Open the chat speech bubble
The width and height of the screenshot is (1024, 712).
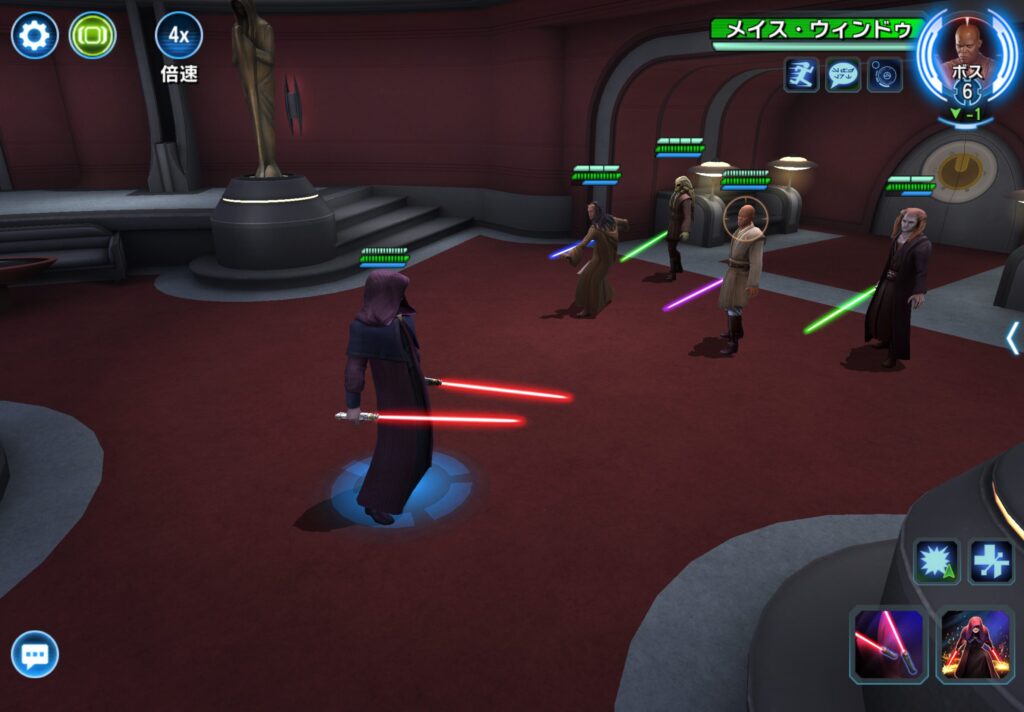coord(35,656)
